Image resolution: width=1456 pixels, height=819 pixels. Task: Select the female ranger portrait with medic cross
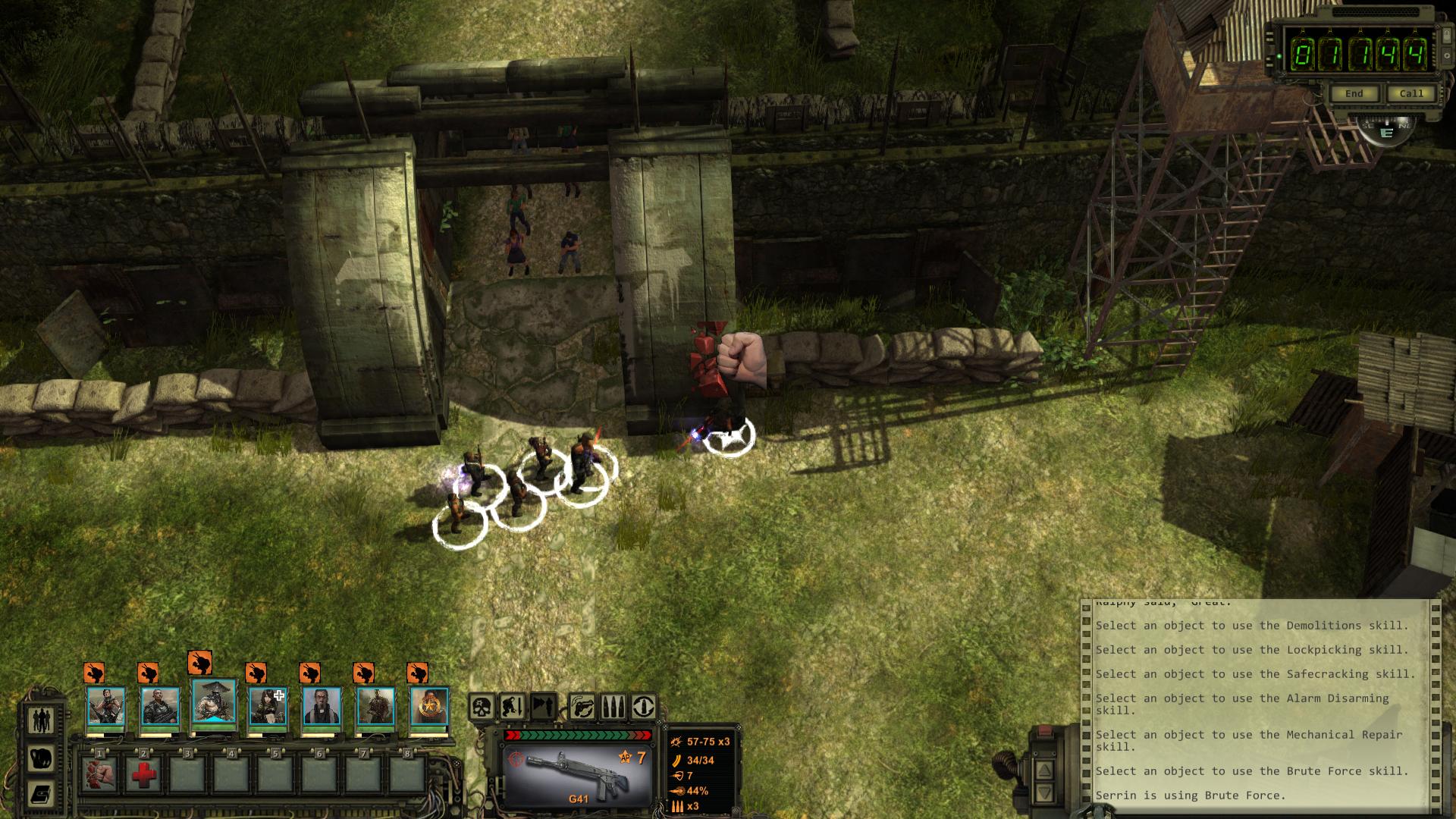[x=268, y=707]
